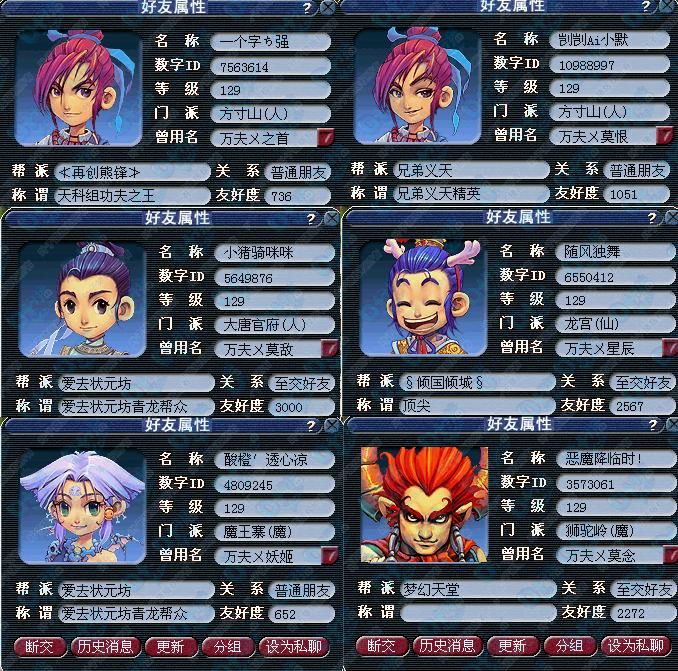The height and width of the screenshot is (671, 678).
Task: Click 更新 in the 狮驼岭 friend panel
Action: (512, 646)
